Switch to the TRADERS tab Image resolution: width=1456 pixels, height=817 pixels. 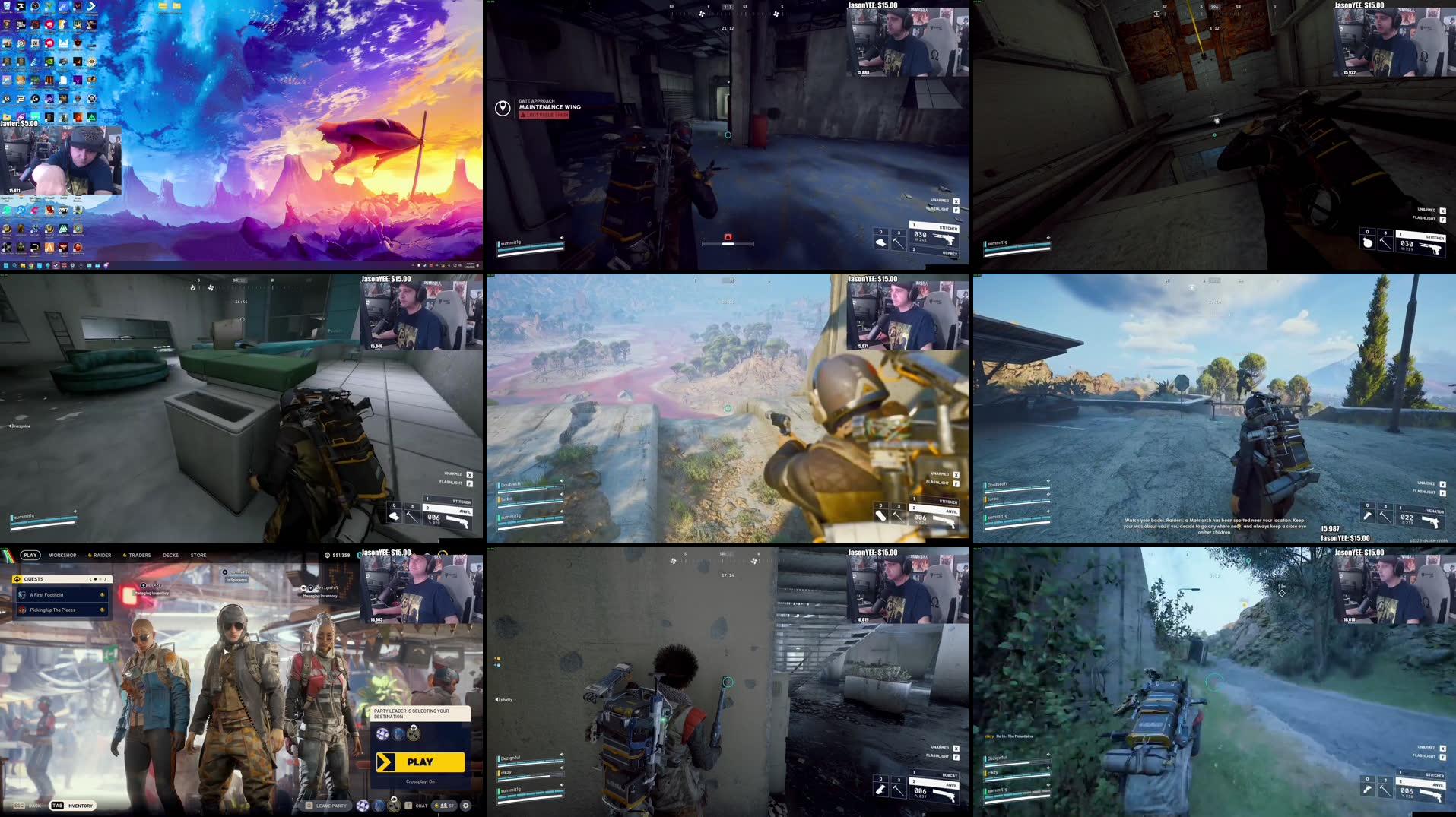point(140,555)
